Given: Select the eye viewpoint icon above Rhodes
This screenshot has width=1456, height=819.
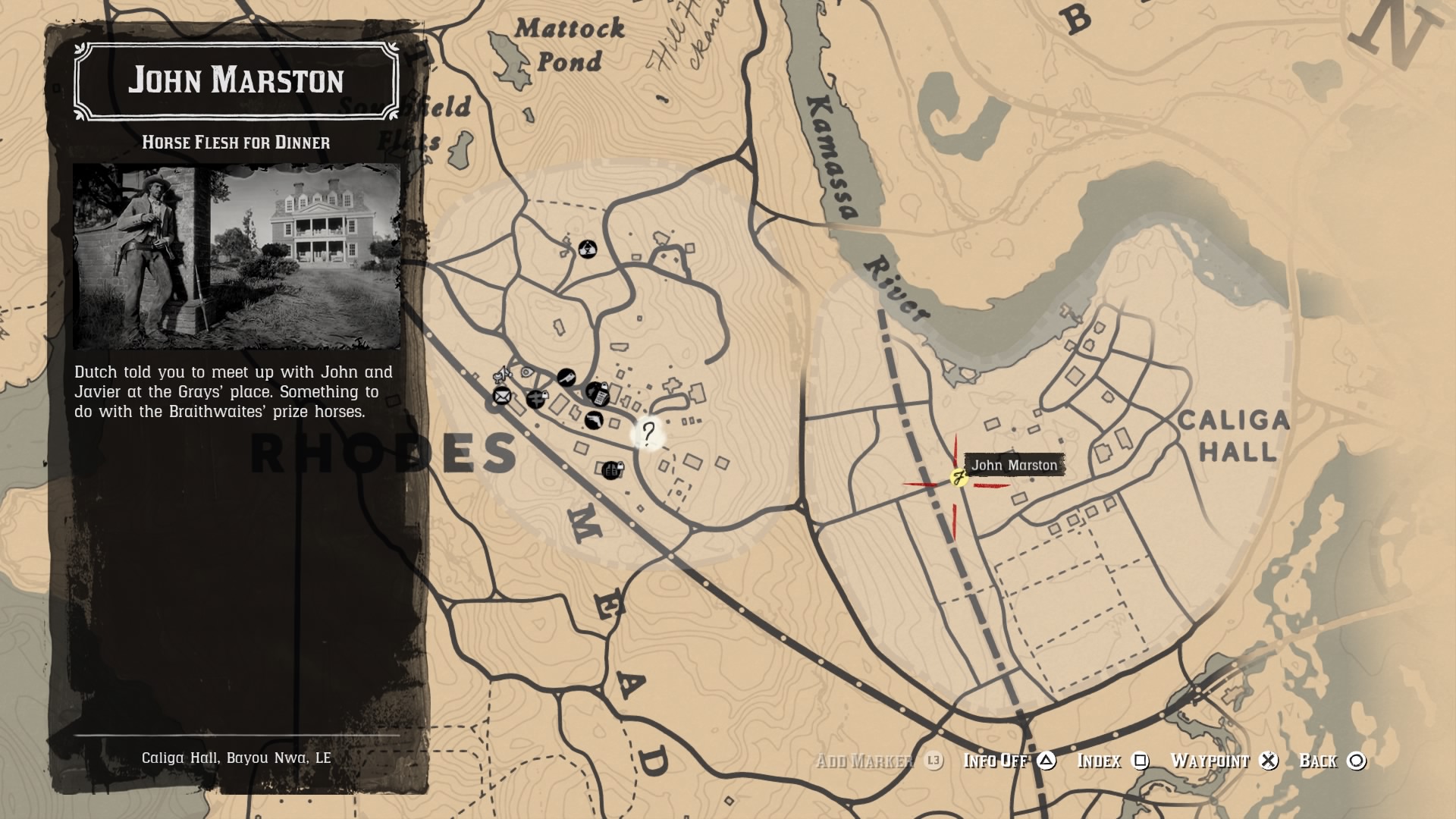Looking at the screenshot, I should click(526, 372).
